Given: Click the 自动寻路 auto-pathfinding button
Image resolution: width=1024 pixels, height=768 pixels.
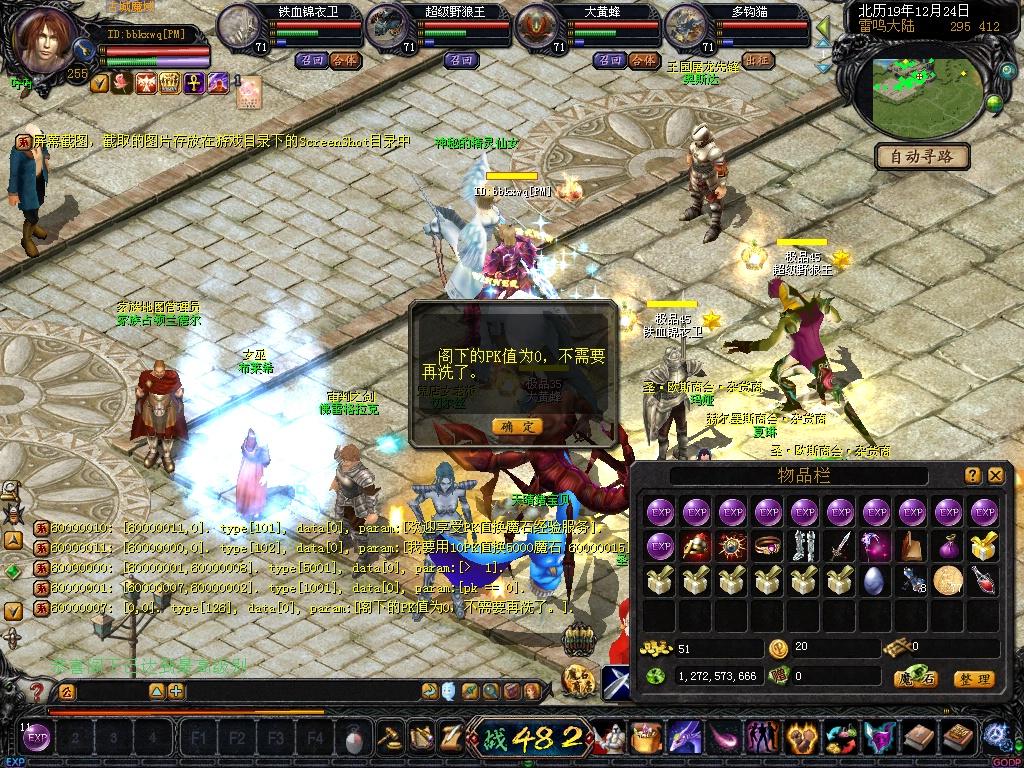Looking at the screenshot, I should tap(922, 156).
